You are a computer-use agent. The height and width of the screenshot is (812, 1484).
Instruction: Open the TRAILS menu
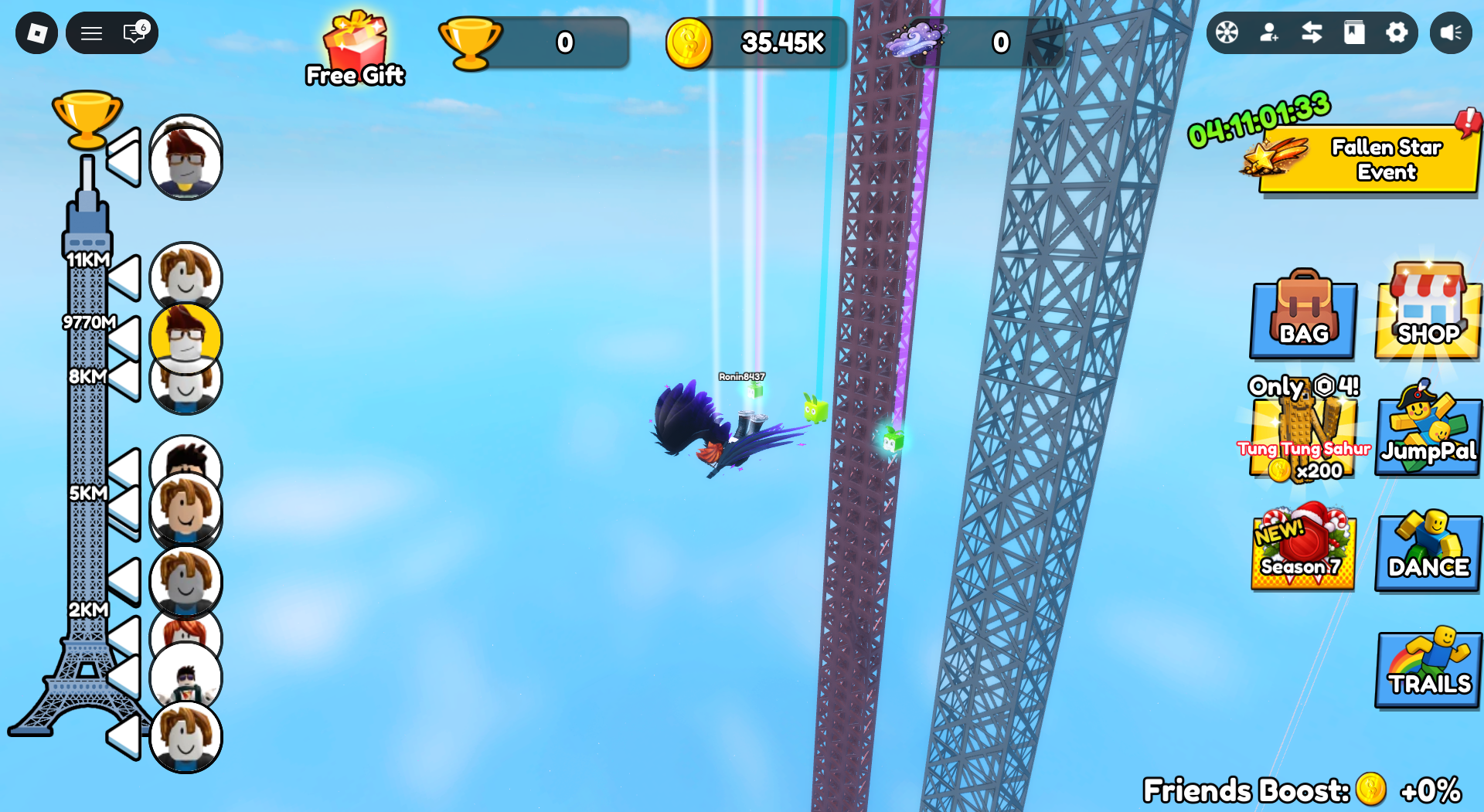click(x=1428, y=668)
